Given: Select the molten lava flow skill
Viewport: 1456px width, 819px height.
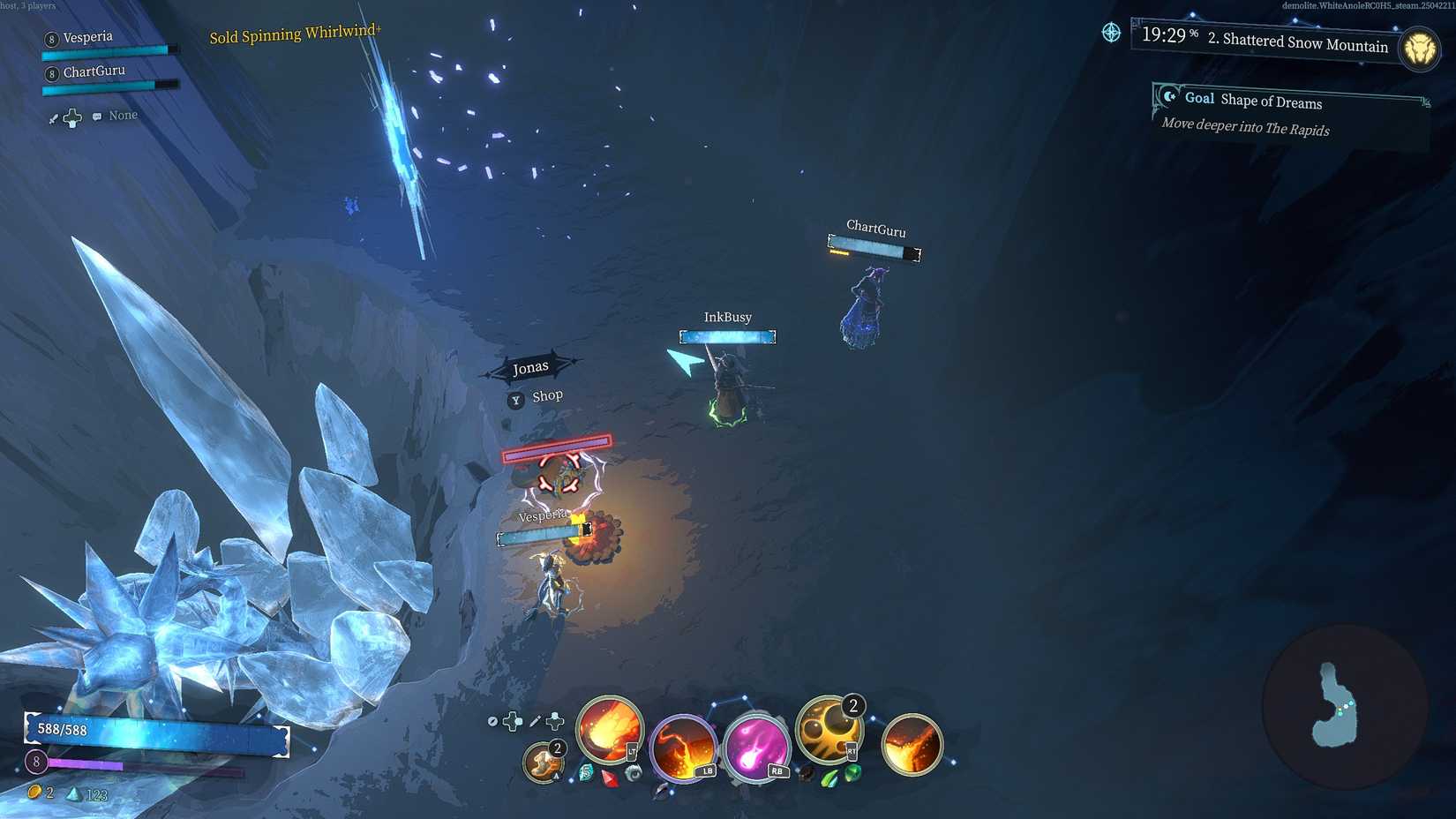Looking at the screenshot, I should click(912, 744).
